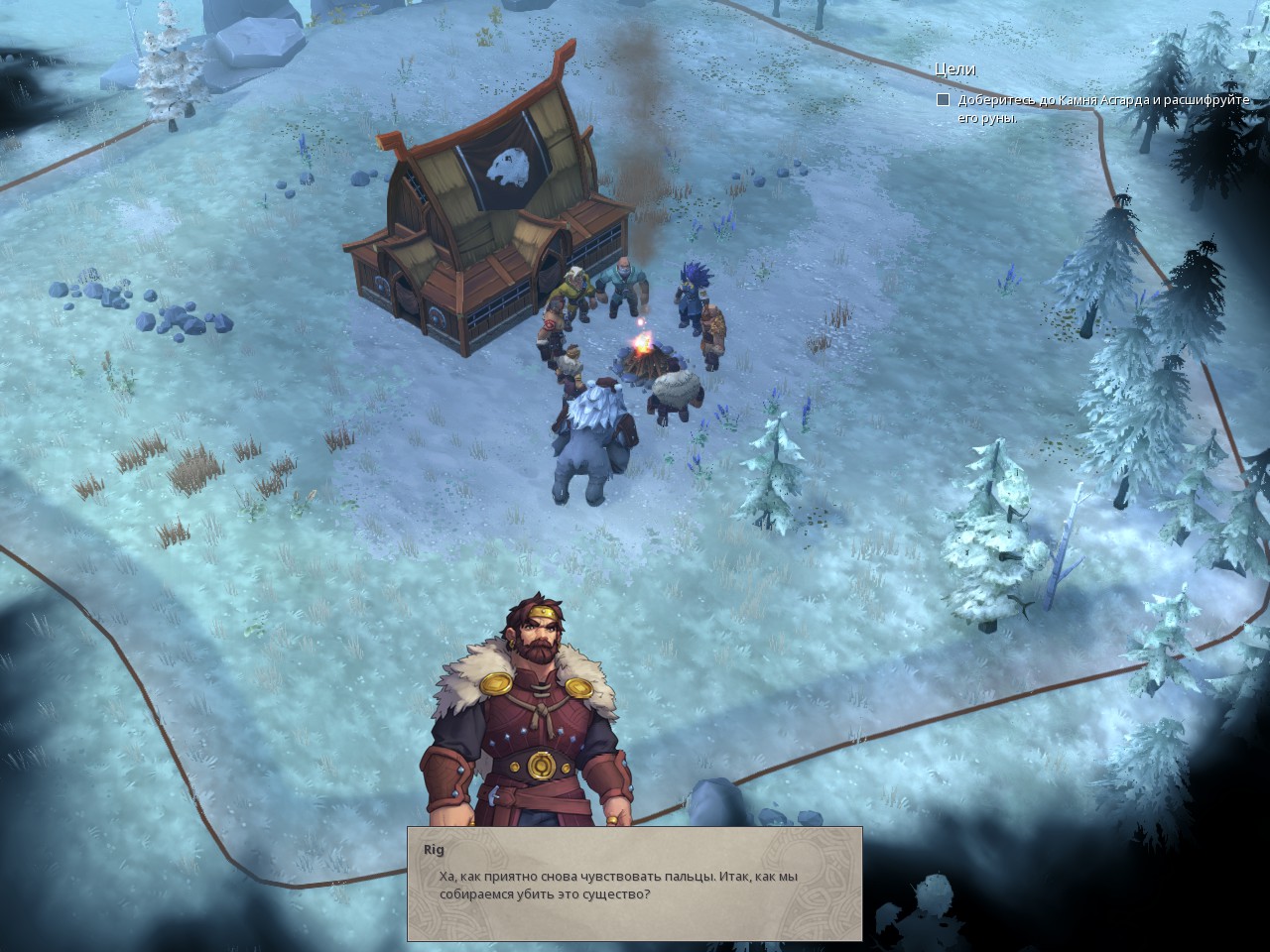The image size is (1270, 952).
Task: Advance Rig's dialogue text box
Action: pyautogui.click(x=634, y=884)
